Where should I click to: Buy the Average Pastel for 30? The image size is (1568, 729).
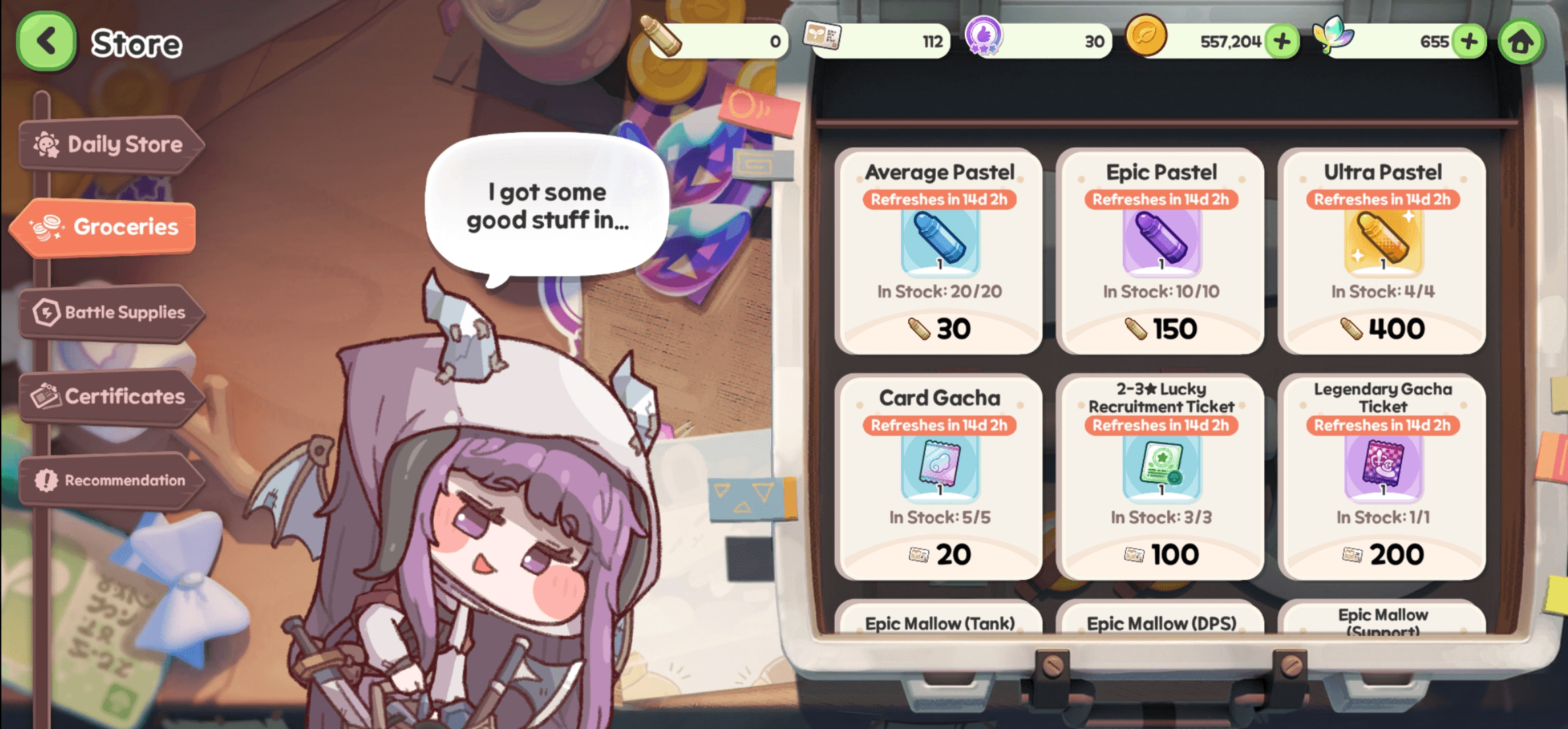pos(939,251)
